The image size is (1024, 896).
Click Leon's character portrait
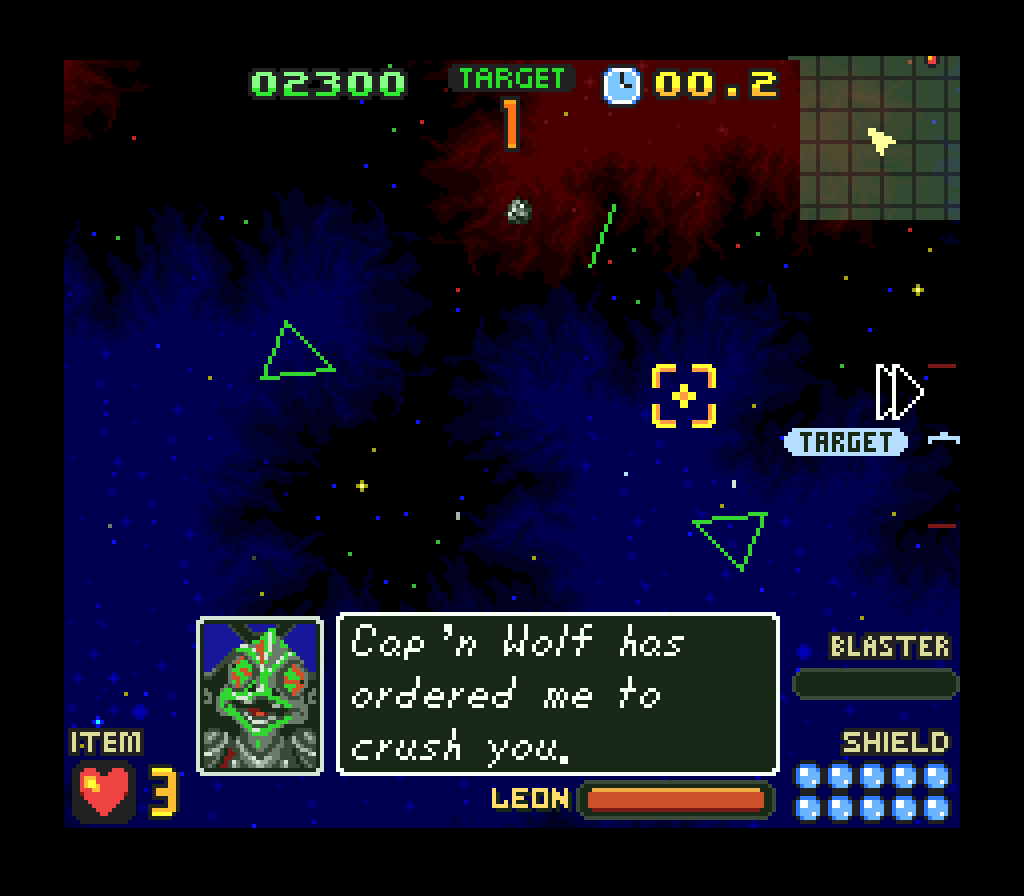click(x=260, y=695)
